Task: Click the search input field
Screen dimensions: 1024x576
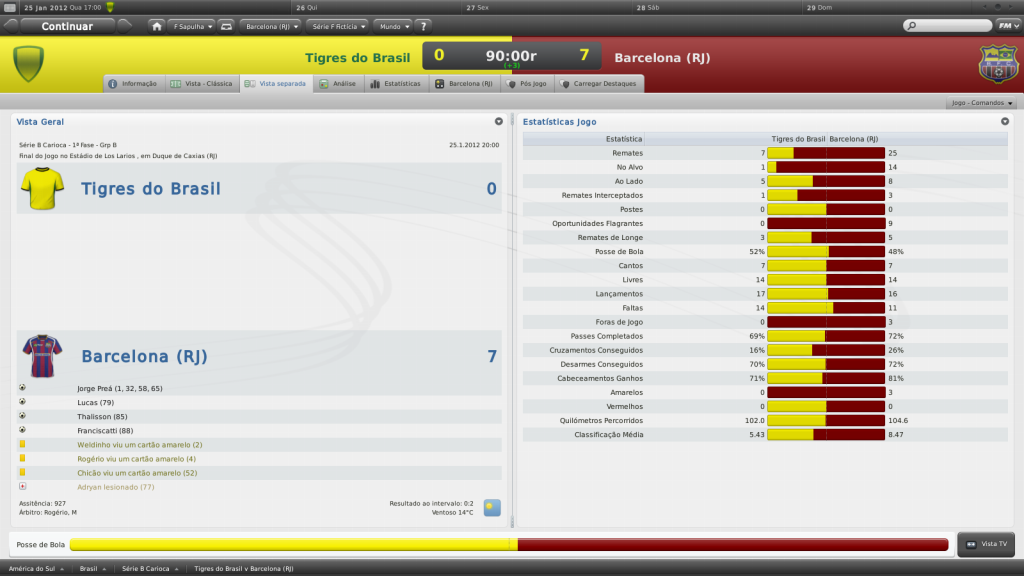Action: tap(950, 25)
